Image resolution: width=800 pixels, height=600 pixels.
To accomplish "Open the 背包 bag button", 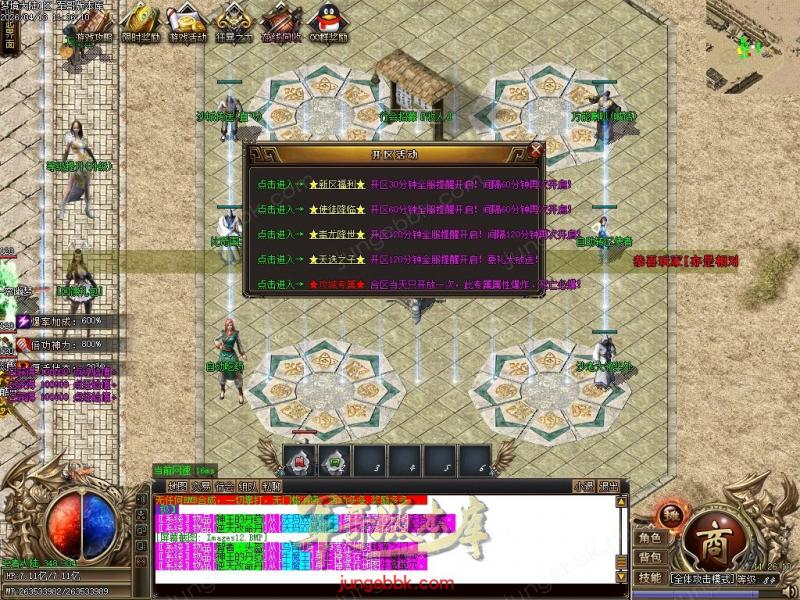I will [650, 557].
